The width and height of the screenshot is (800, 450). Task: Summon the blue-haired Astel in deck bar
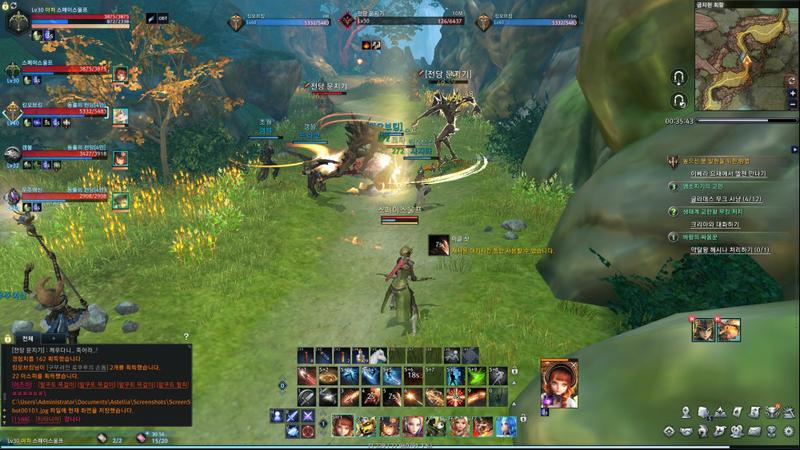(506, 427)
